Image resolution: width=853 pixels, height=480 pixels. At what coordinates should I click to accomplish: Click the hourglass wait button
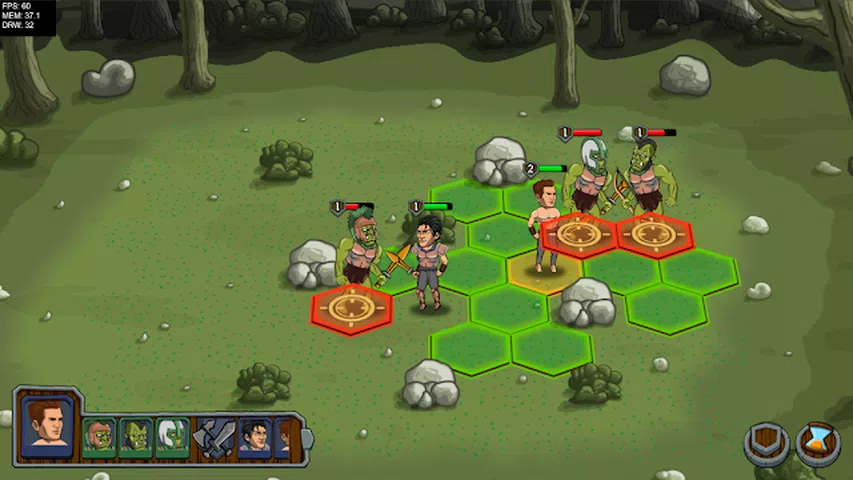point(817,444)
